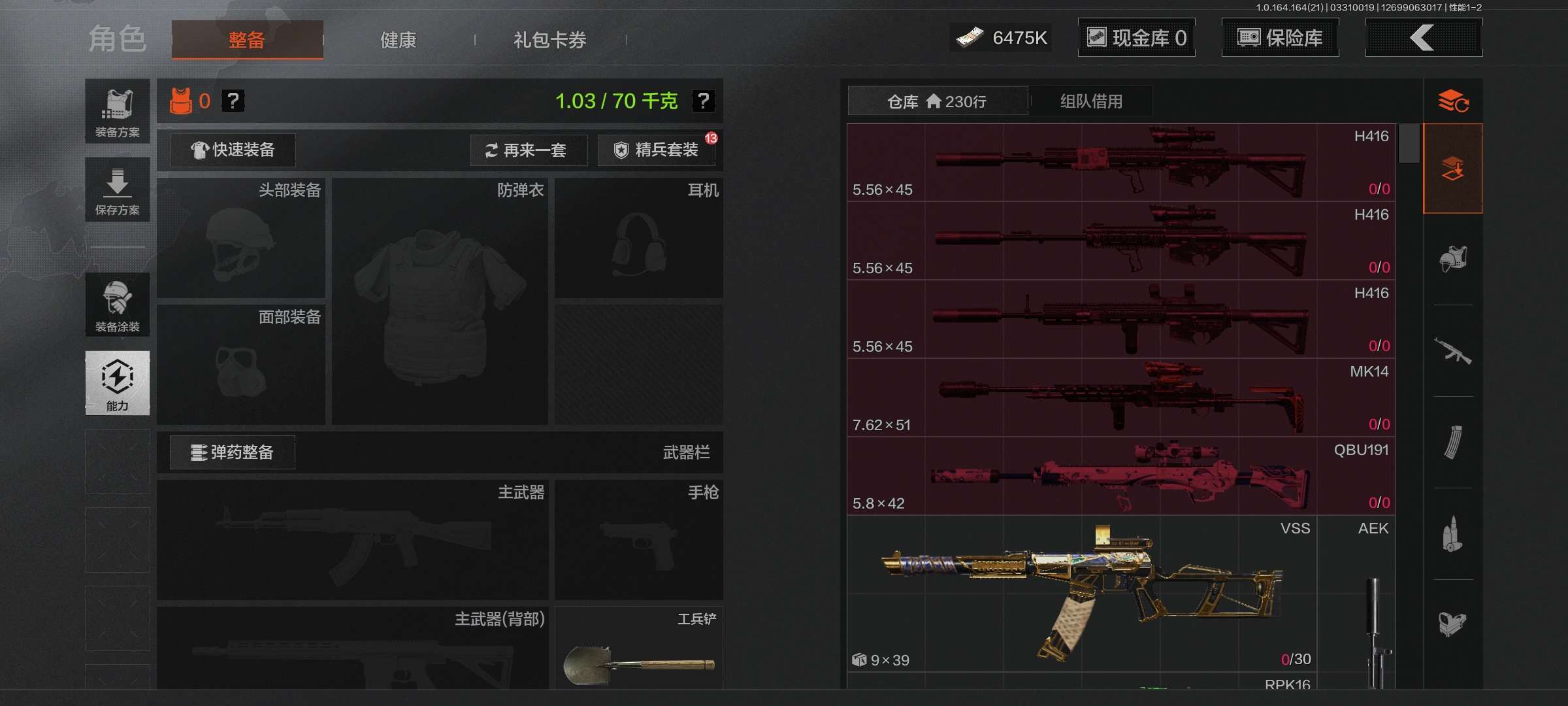1568x706 pixels.
Task: Expand the 精兵套装 elite set with badge 13
Action: point(655,150)
